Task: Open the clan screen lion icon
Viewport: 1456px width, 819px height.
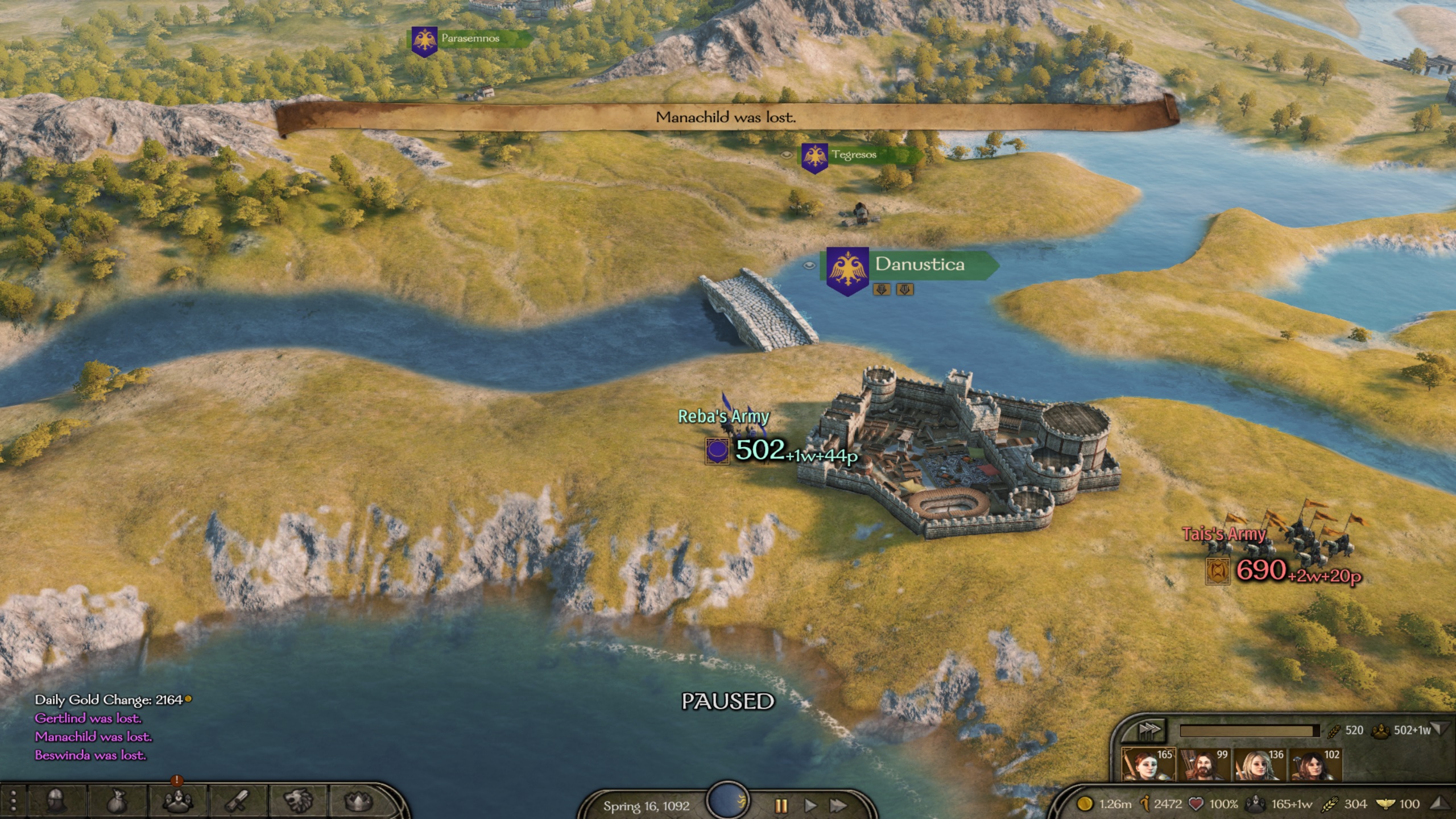Action: point(298,802)
